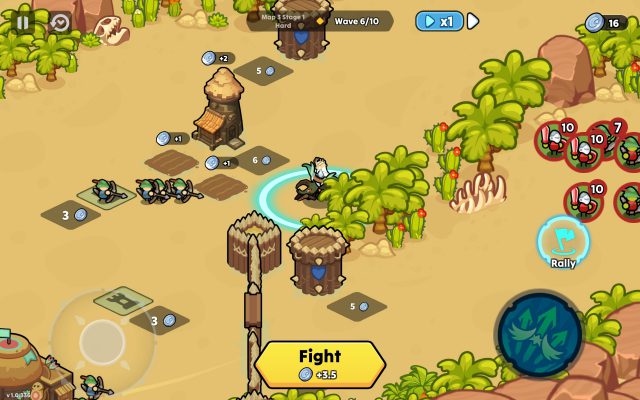Select the build plot with the tower icon
640x400 pixels.
pyautogui.click(x=122, y=299)
